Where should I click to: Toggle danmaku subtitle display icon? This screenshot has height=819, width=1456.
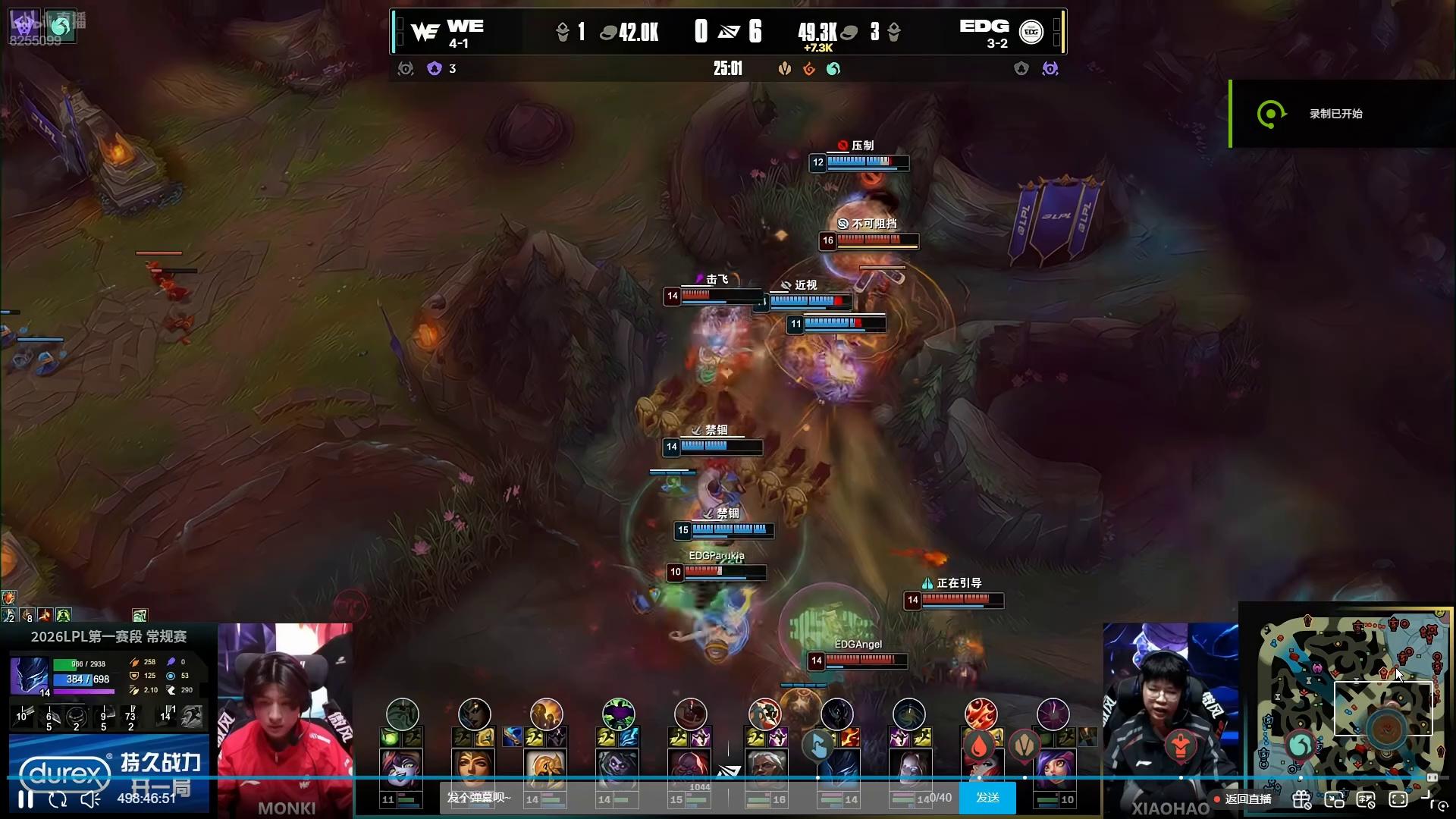tap(1366, 799)
